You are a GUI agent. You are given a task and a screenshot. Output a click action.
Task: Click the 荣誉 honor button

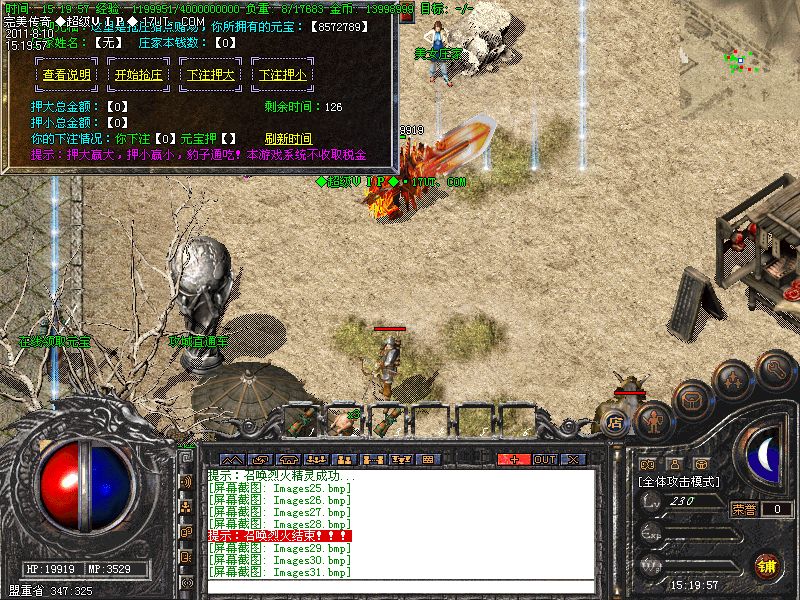coord(743,509)
